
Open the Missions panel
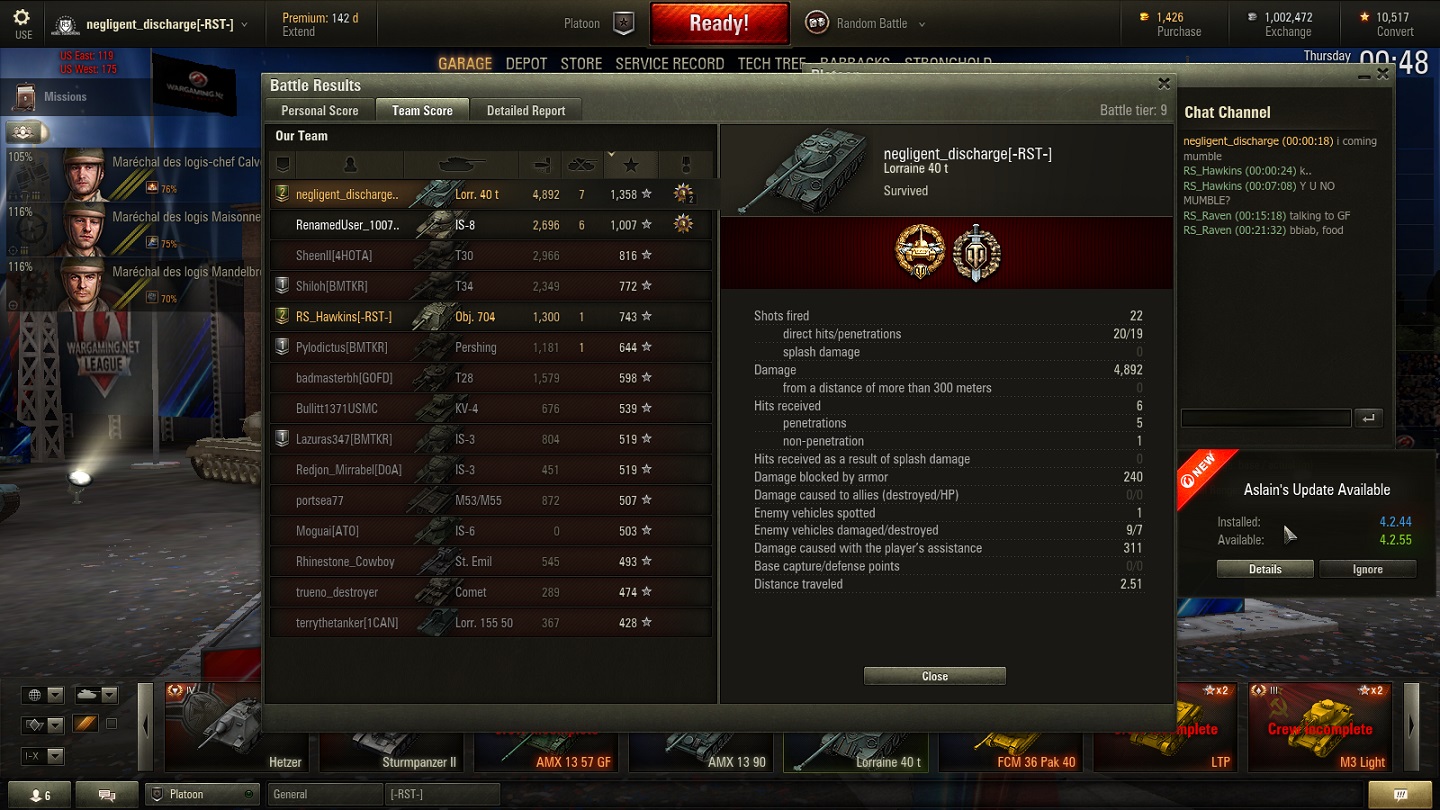click(65, 97)
